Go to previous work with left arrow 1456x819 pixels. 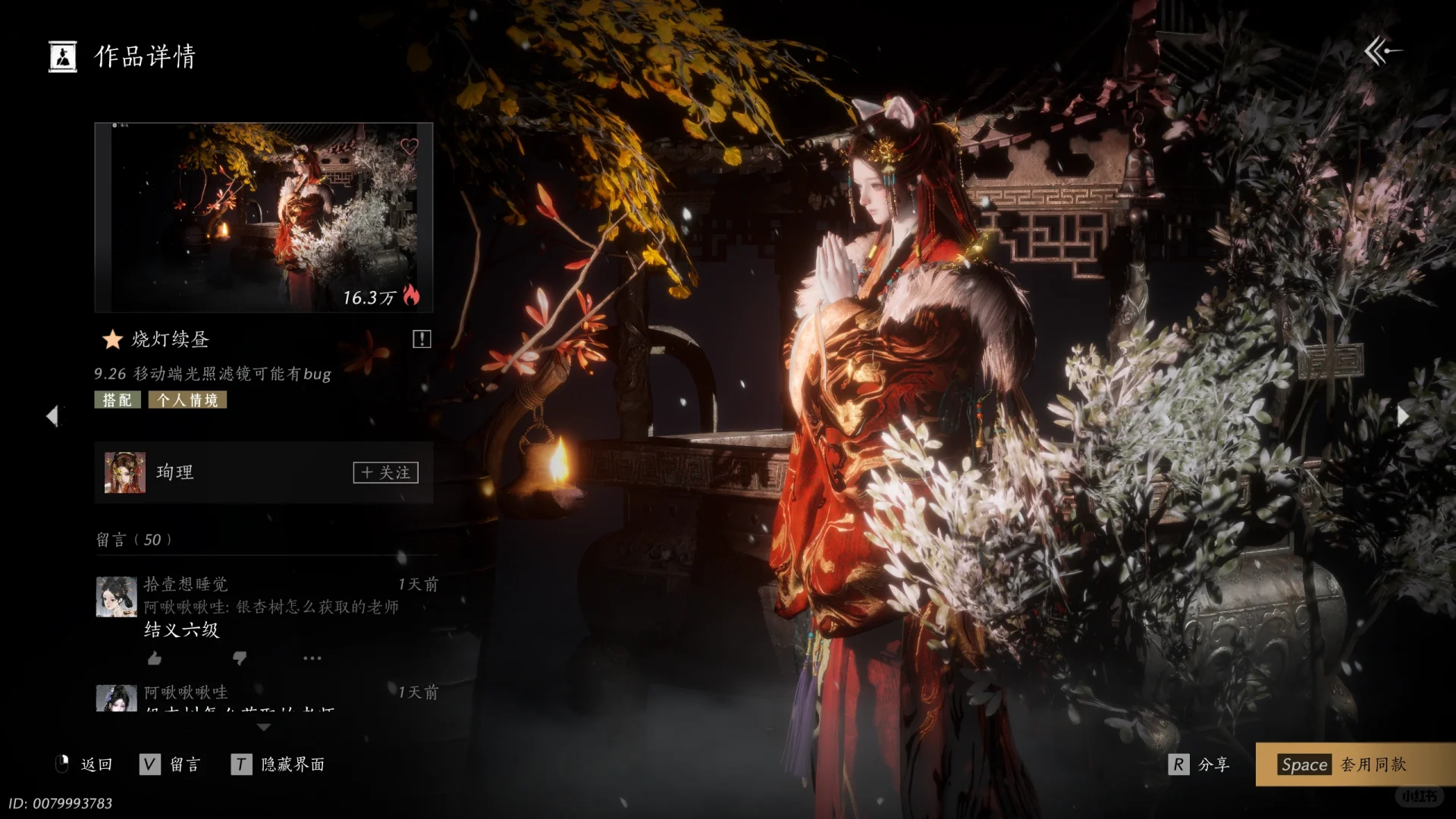pyautogui.click(x=52, y=416)
